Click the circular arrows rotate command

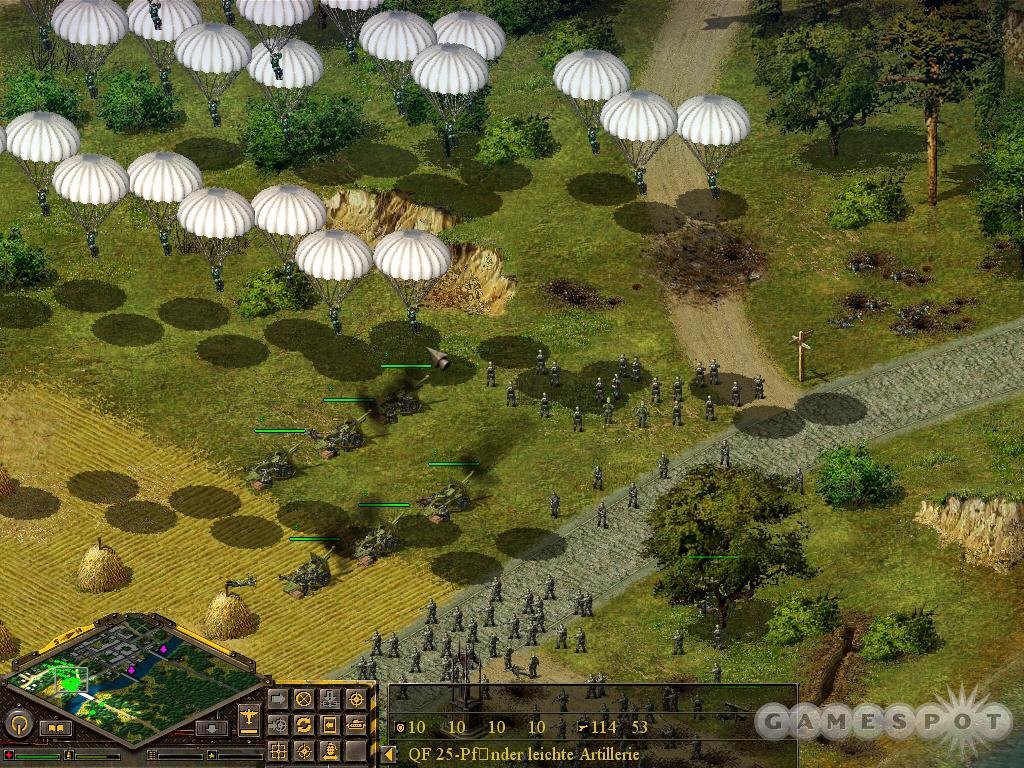click(x=303, y=724)
